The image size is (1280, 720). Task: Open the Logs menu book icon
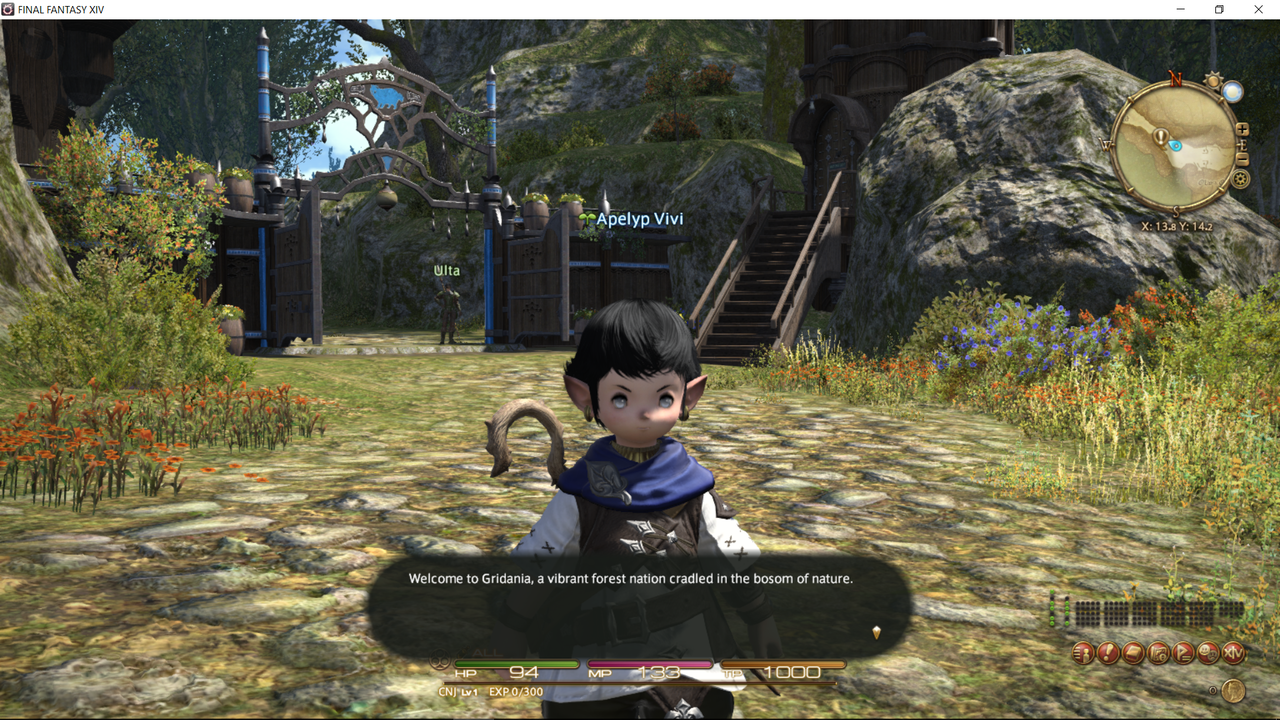[1133, 654]
